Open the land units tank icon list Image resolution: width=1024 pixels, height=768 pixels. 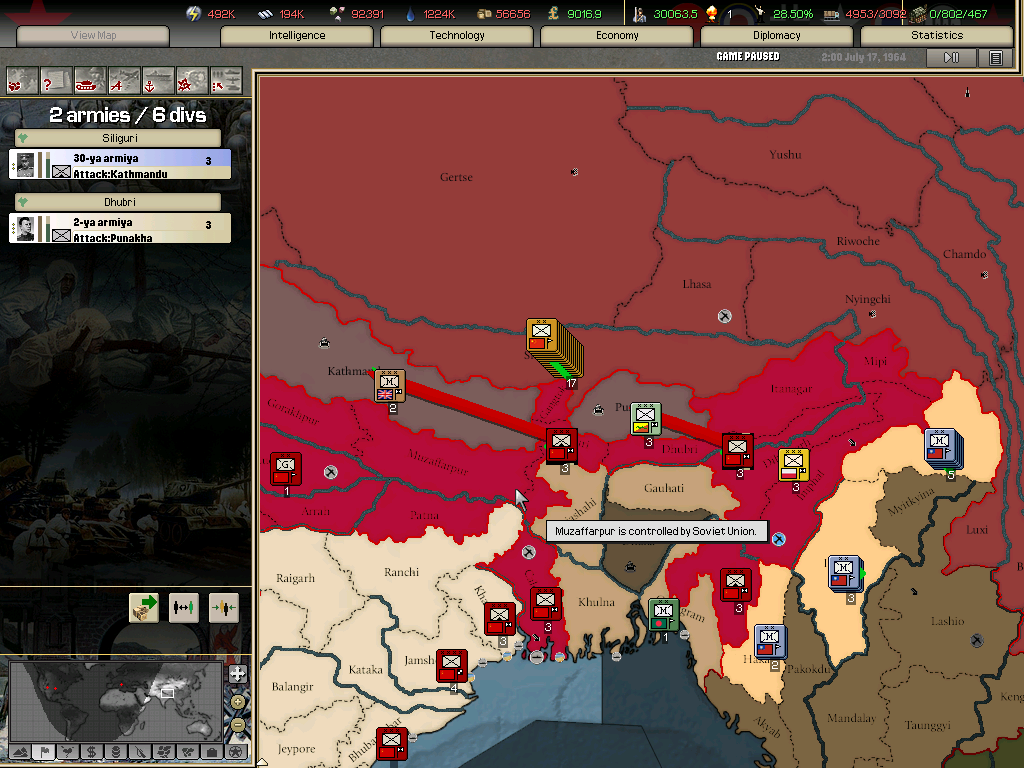tap(91, 79)
